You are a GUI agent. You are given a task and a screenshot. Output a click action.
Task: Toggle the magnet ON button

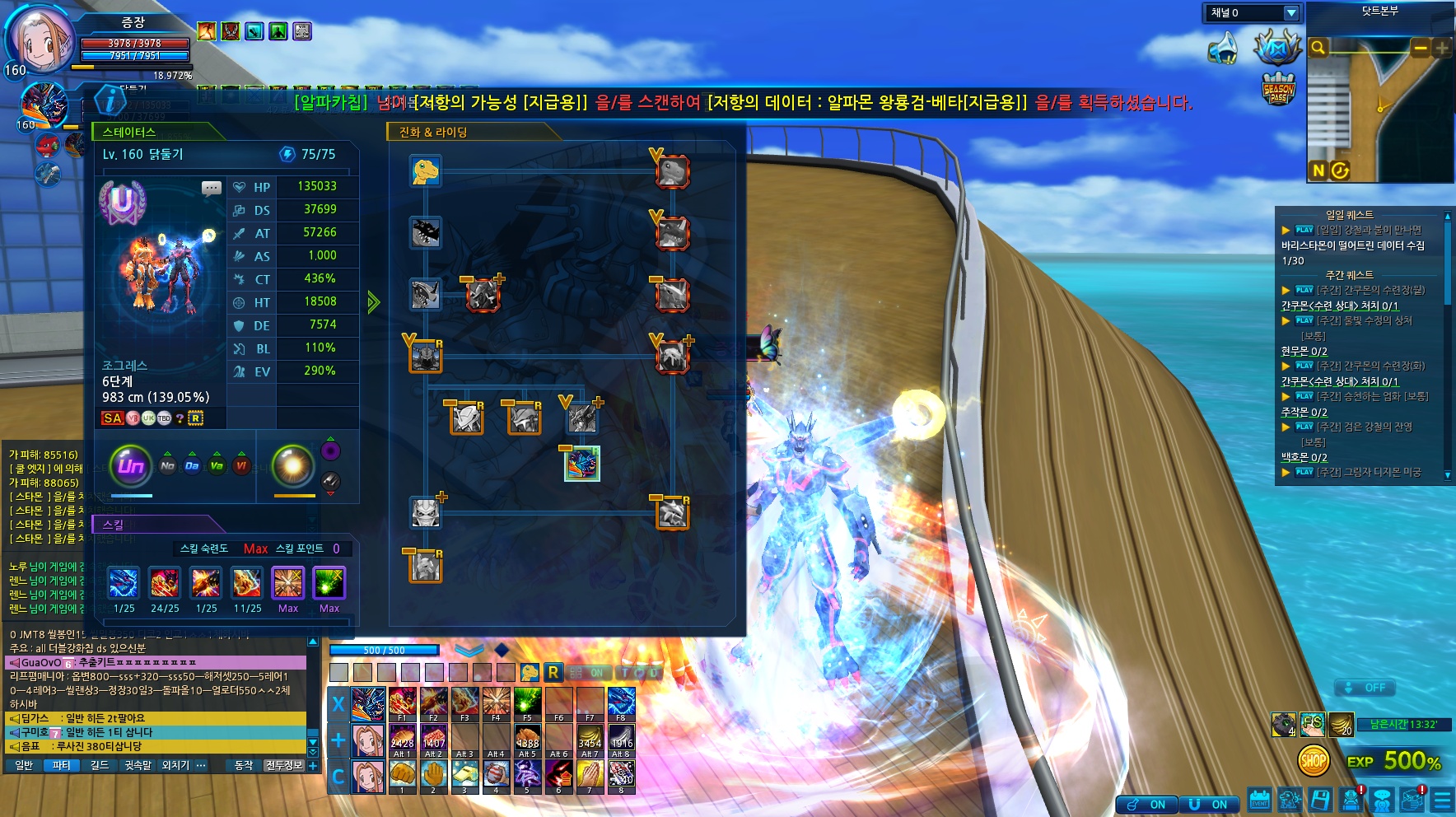tap(1207, 805)
